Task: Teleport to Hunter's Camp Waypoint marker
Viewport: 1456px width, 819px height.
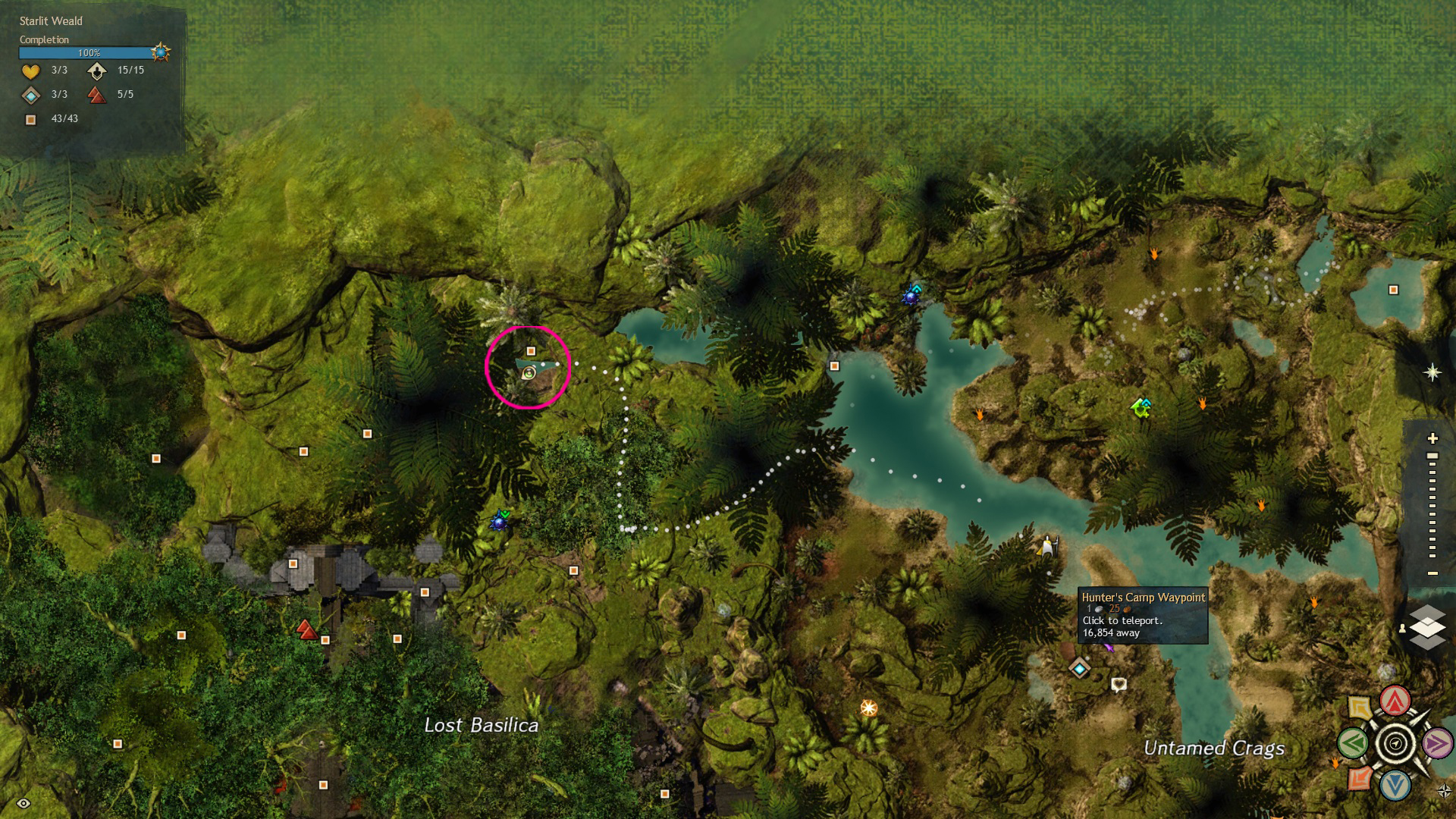Action: pos(1079,668)
